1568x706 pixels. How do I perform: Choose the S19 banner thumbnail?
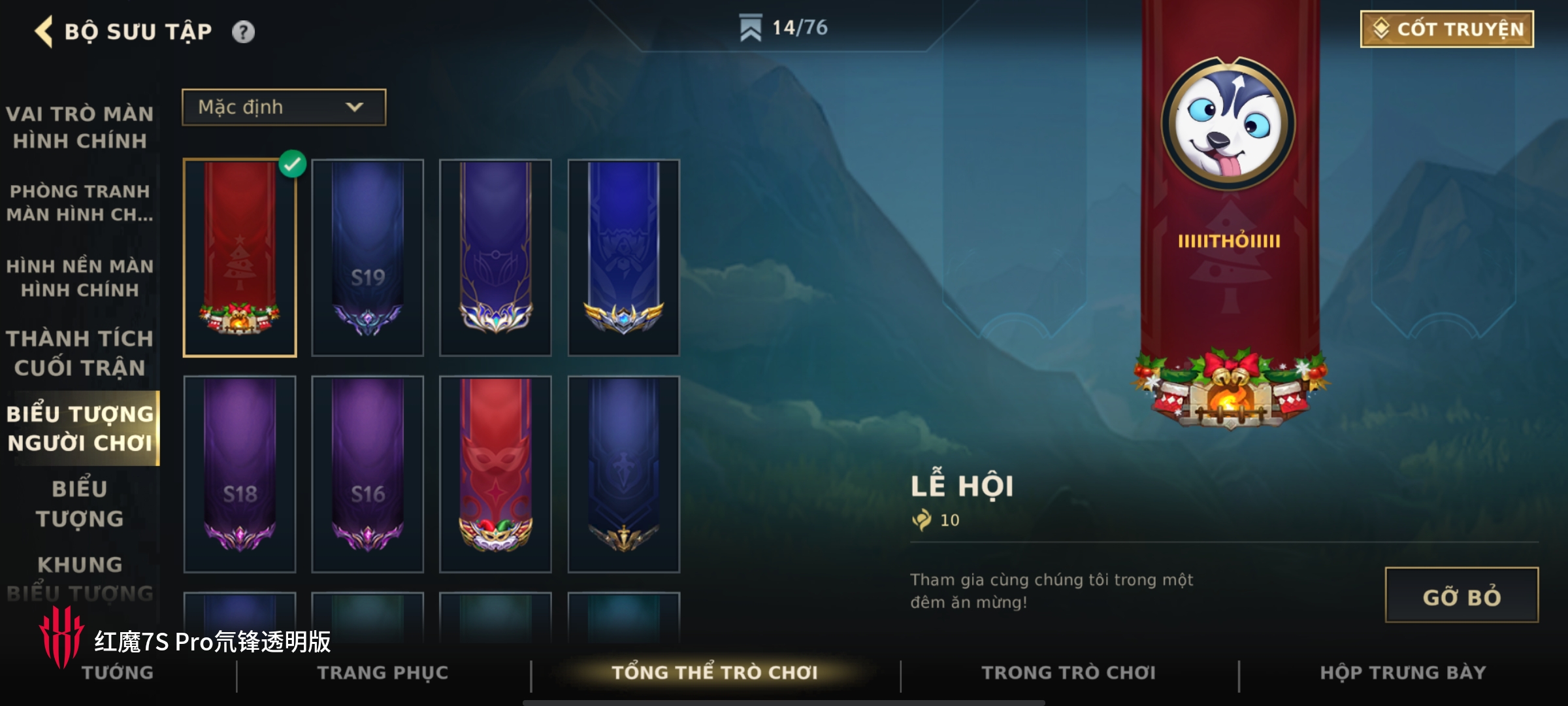coord(368,258)
